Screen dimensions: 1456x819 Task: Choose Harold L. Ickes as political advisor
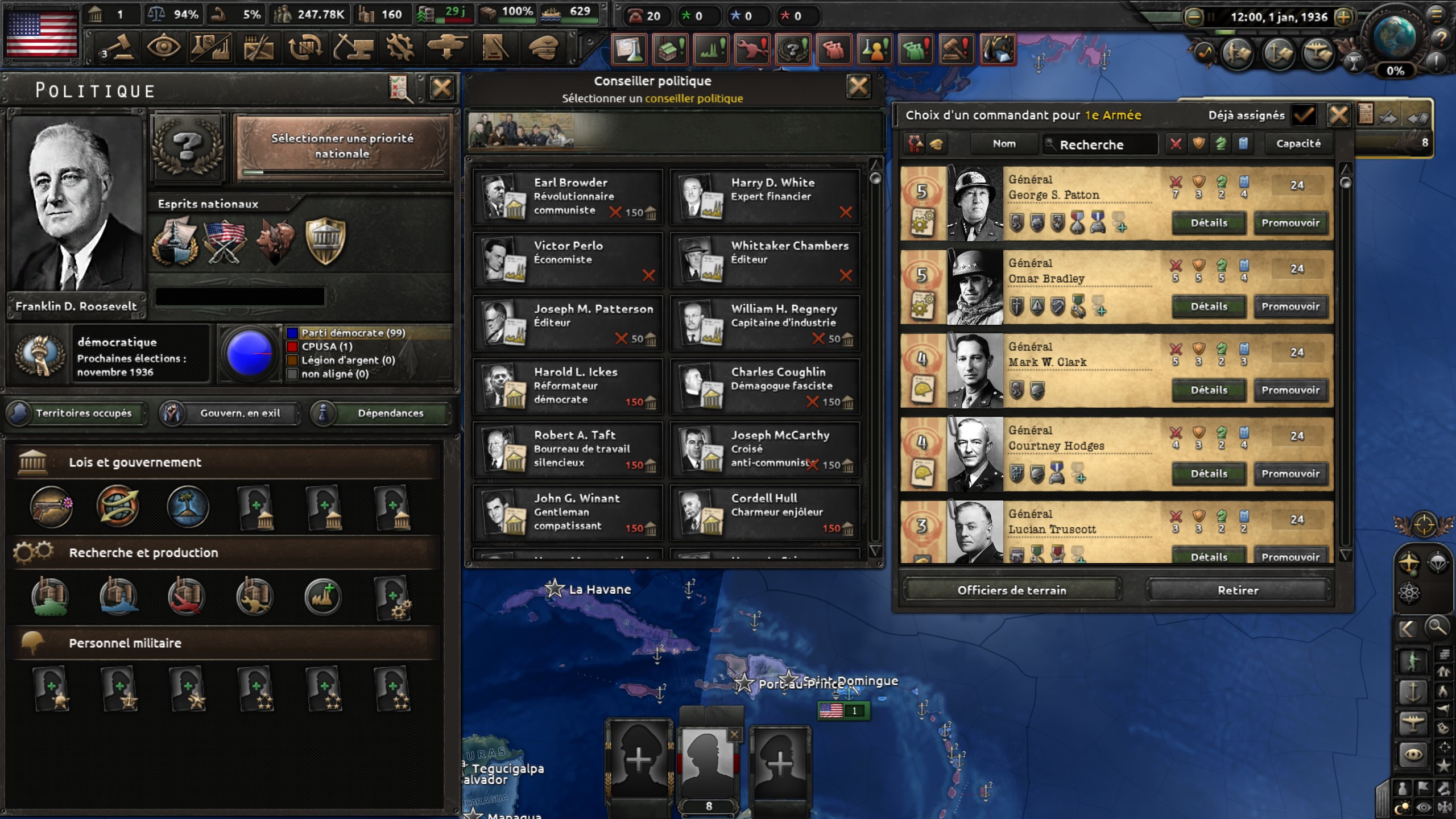(x=568, y=386)
